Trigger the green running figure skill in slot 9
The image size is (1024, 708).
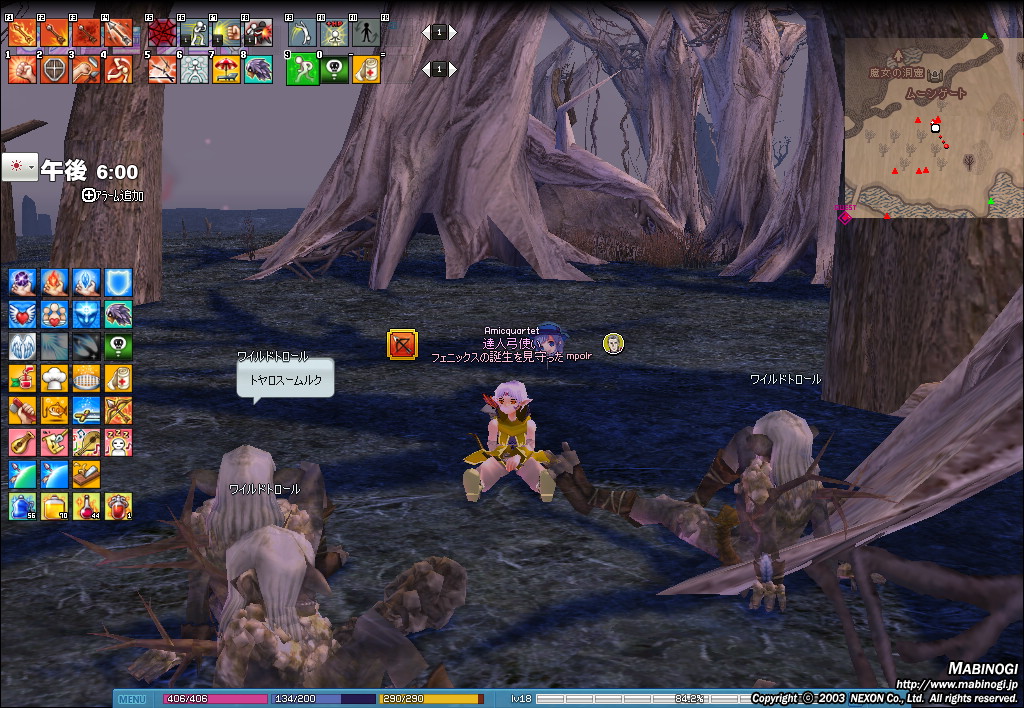tap(302, 69)
